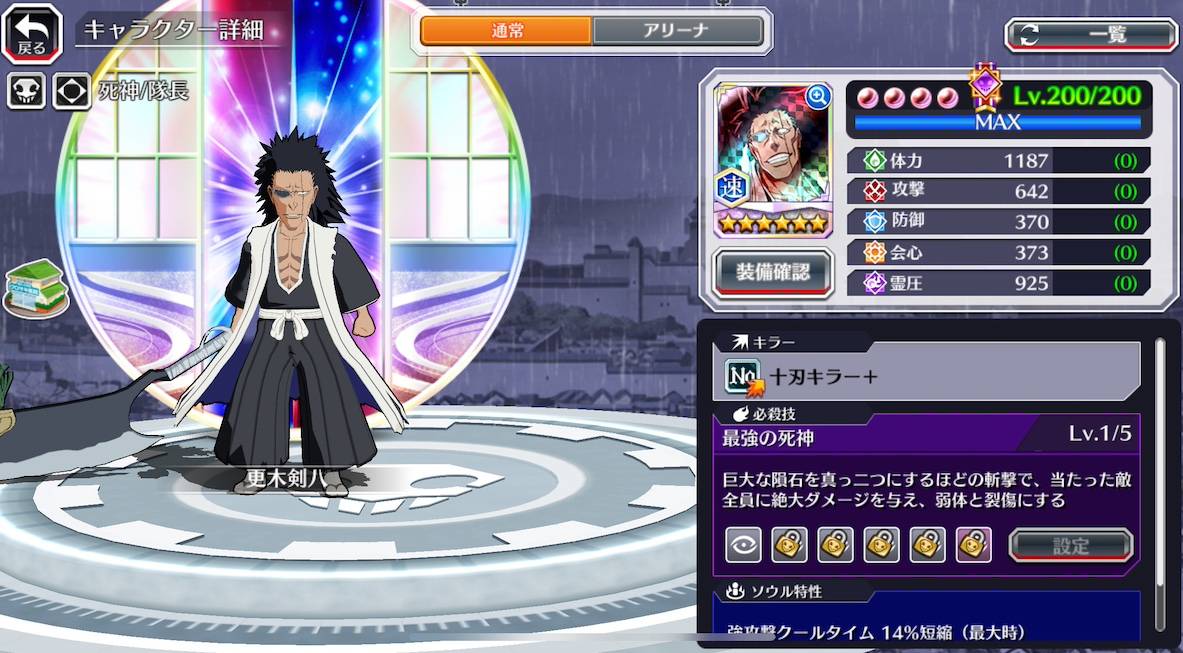1183x653 pixels.
Task: Click the link slot gem above level
Action: 986,89
